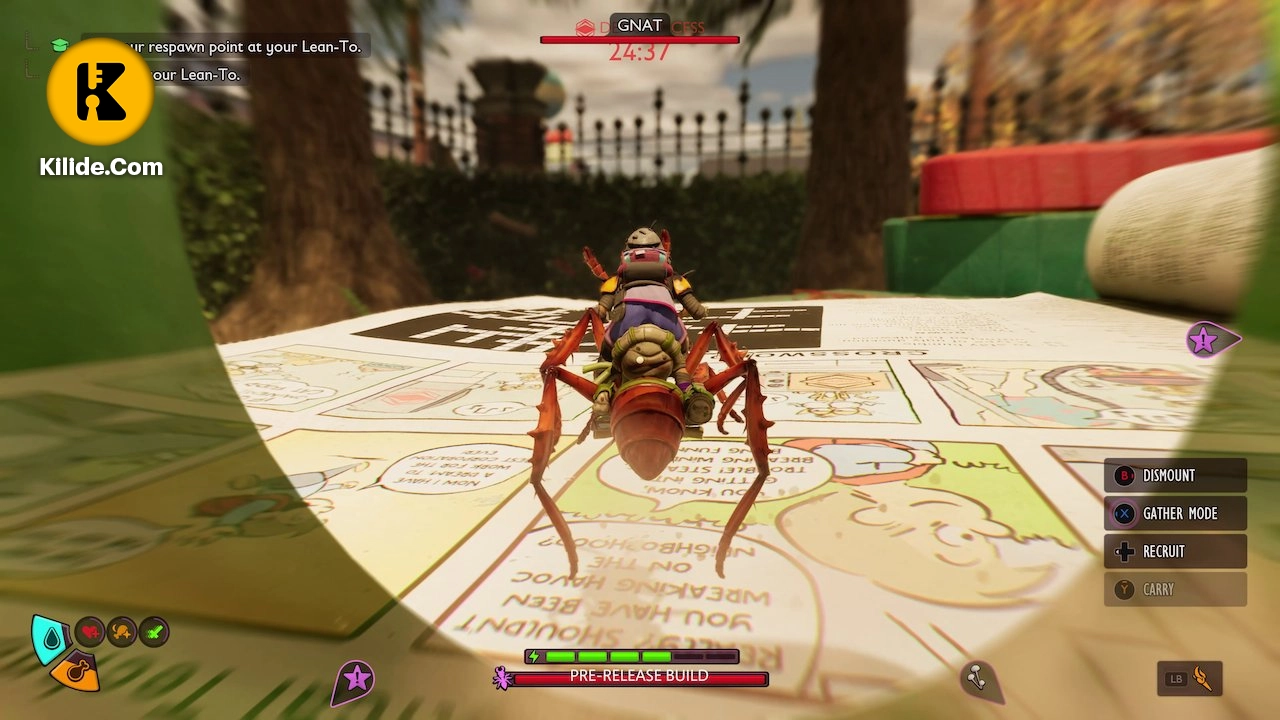The image size is (1280, 720).
Task: Click the purple star quest marker at bottom
Action: coord(355,680)
